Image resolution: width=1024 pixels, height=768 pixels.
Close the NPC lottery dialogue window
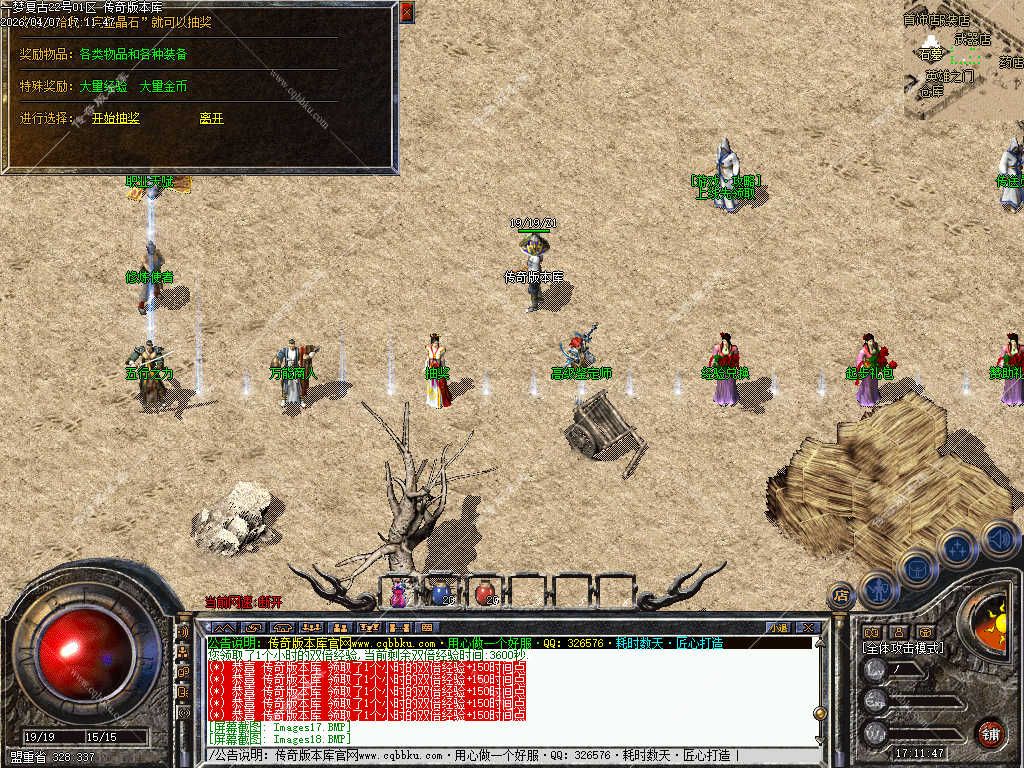[x=406, y=13]
